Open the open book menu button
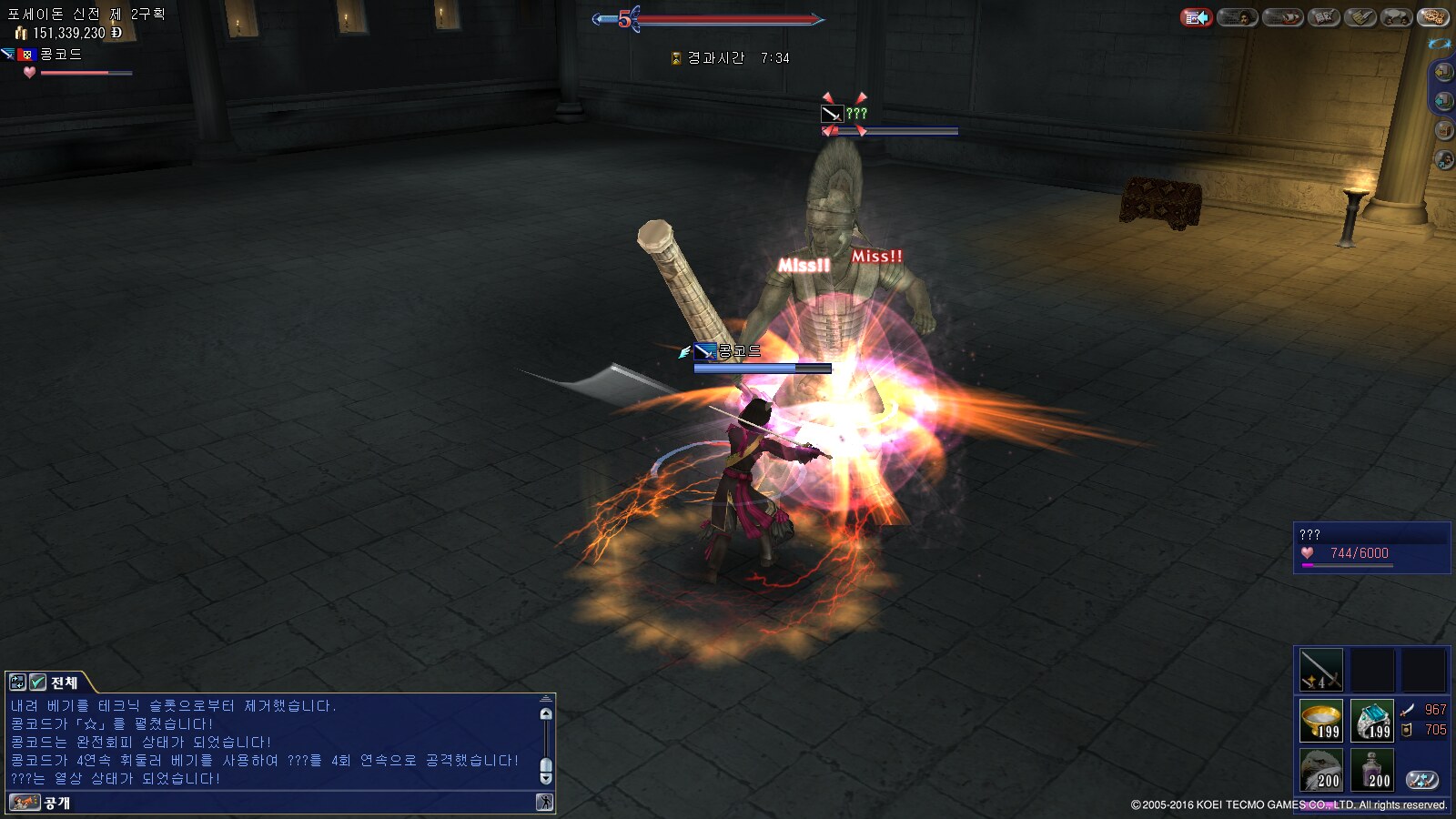Viewport: 1456px width, 819px height. (1323, 17)
